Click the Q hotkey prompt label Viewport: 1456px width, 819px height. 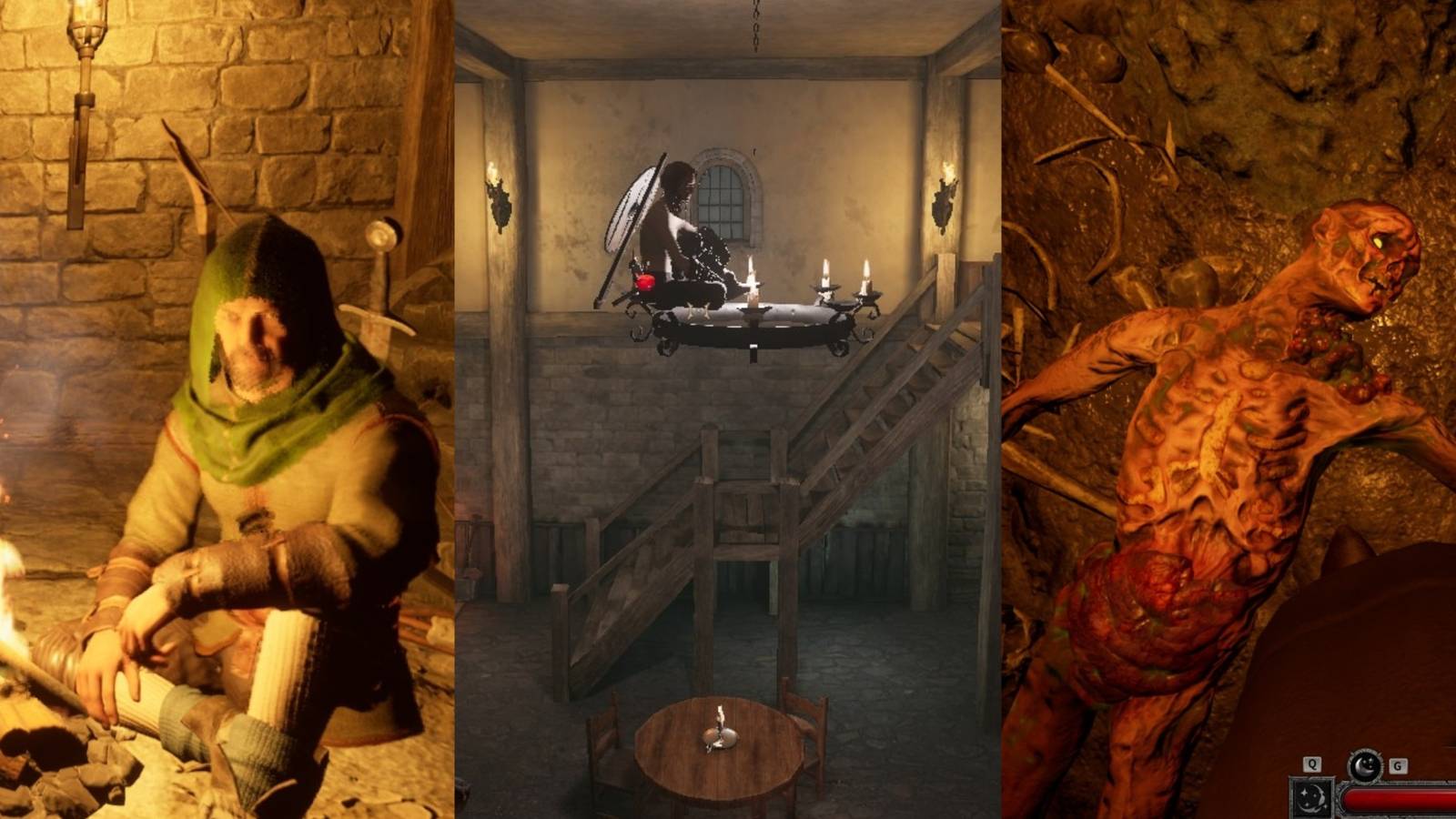click(1312, 764)
